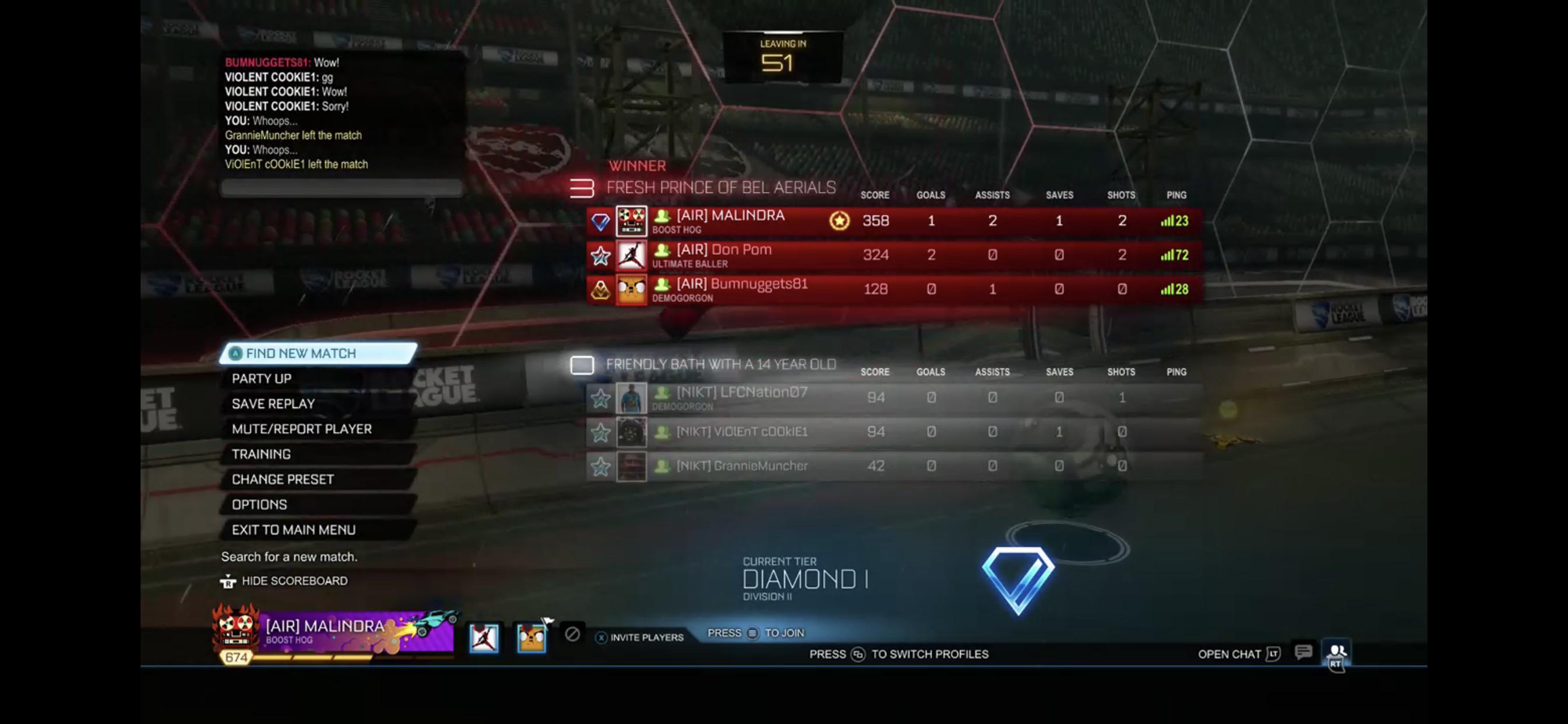Click the Diamond rank icon next to MALINDRA
This screenshot has height=724, width=1568.
600,221
